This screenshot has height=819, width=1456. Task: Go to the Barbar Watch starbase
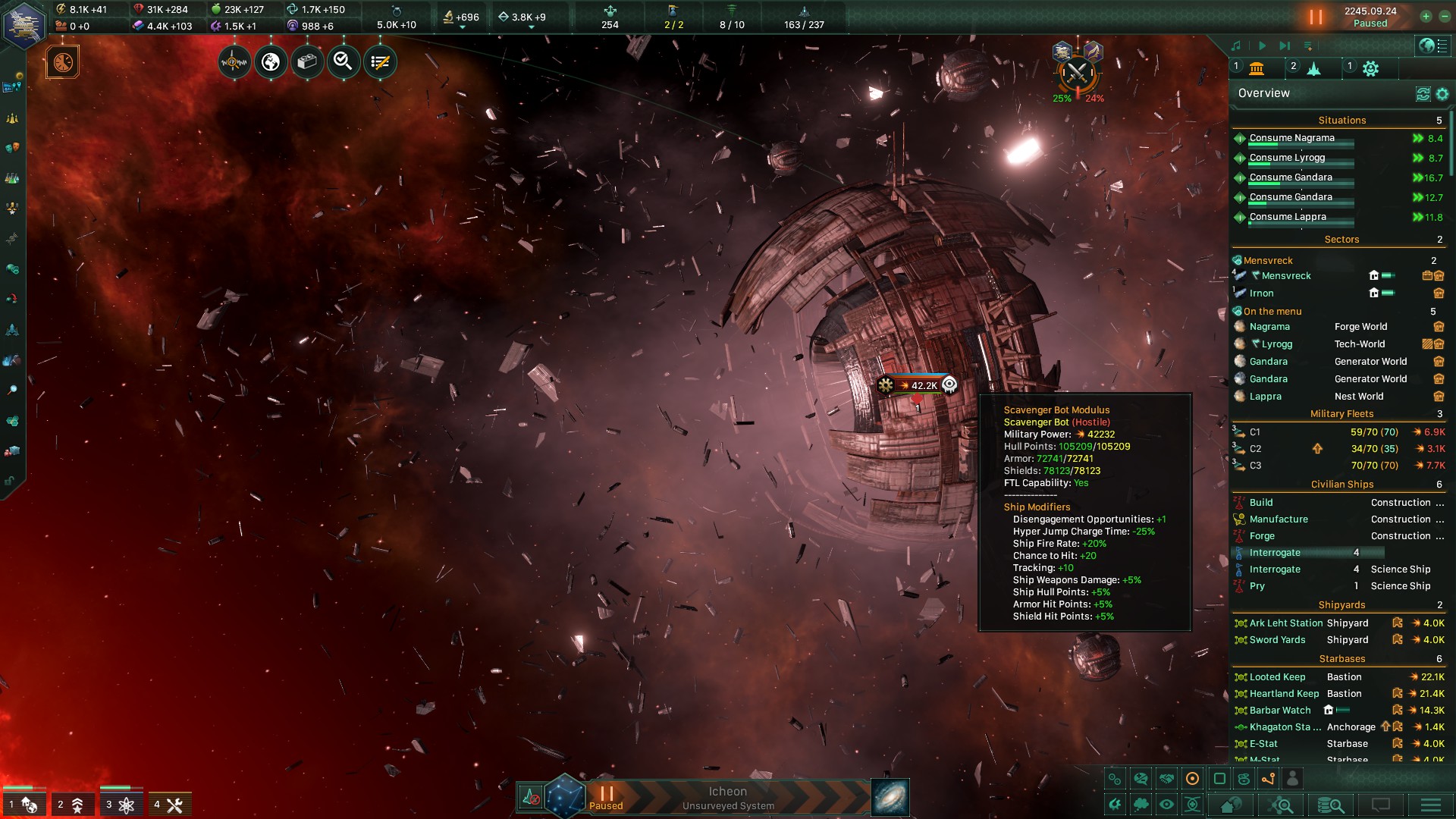1280,711
